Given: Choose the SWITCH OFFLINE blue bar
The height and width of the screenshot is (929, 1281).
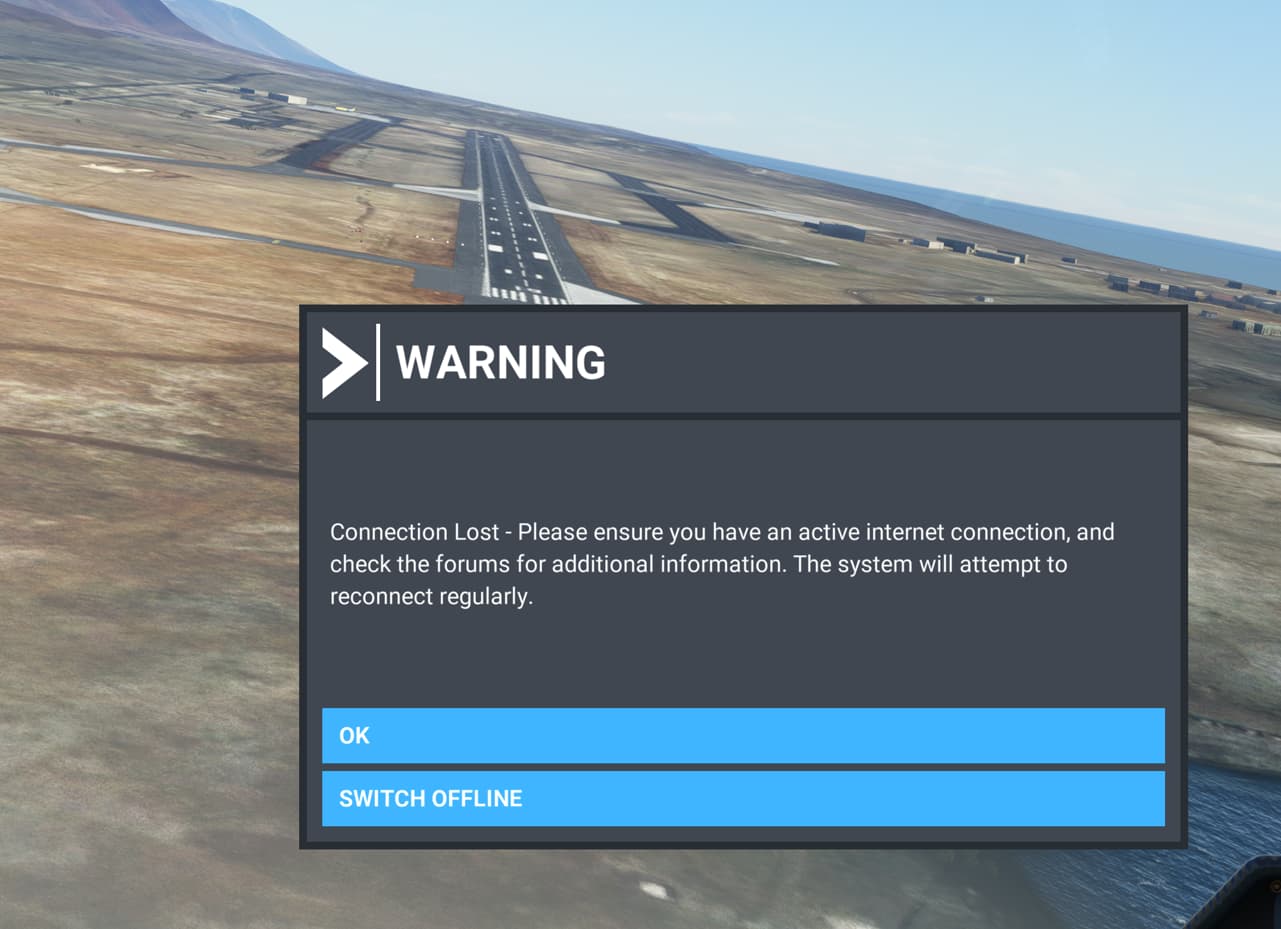Looking at the screenshot, I should pos(740,798).
